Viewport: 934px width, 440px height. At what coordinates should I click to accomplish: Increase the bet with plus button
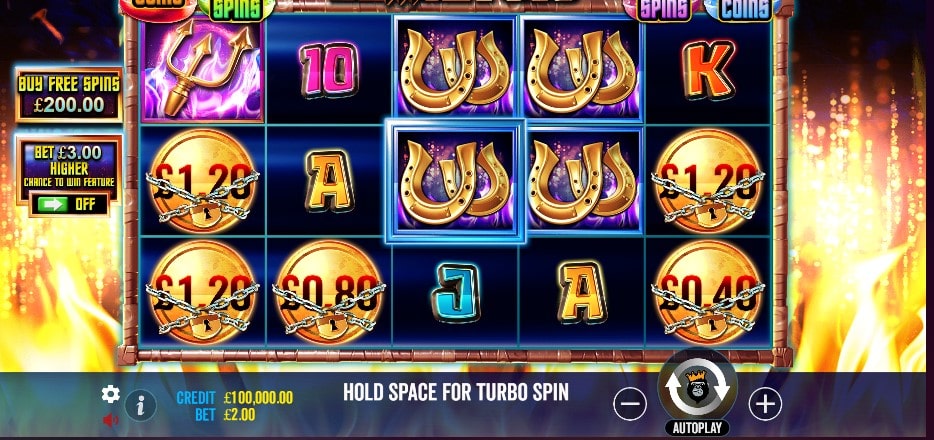[765, 403]
